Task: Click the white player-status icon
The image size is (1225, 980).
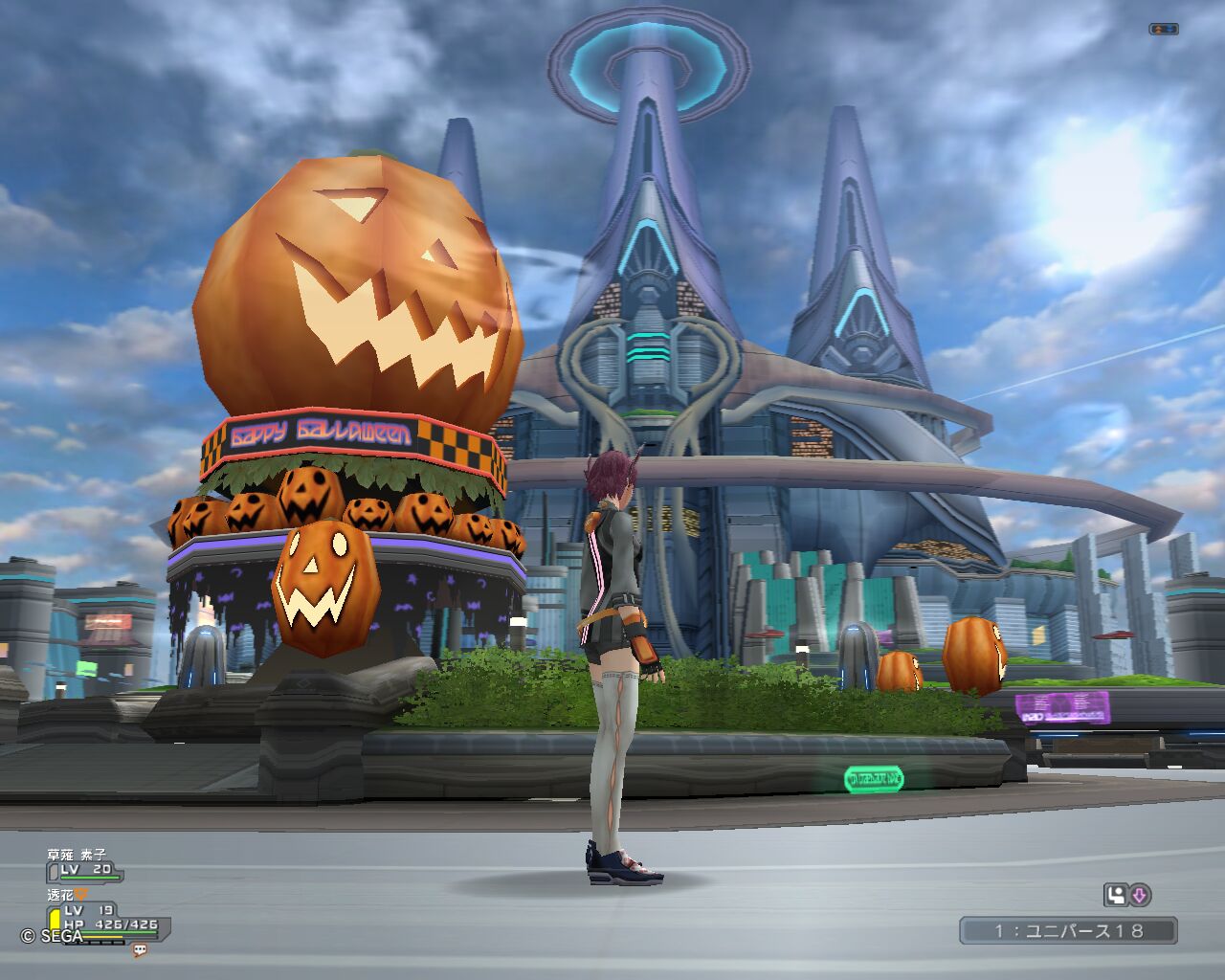Action: coord(1115,896)
